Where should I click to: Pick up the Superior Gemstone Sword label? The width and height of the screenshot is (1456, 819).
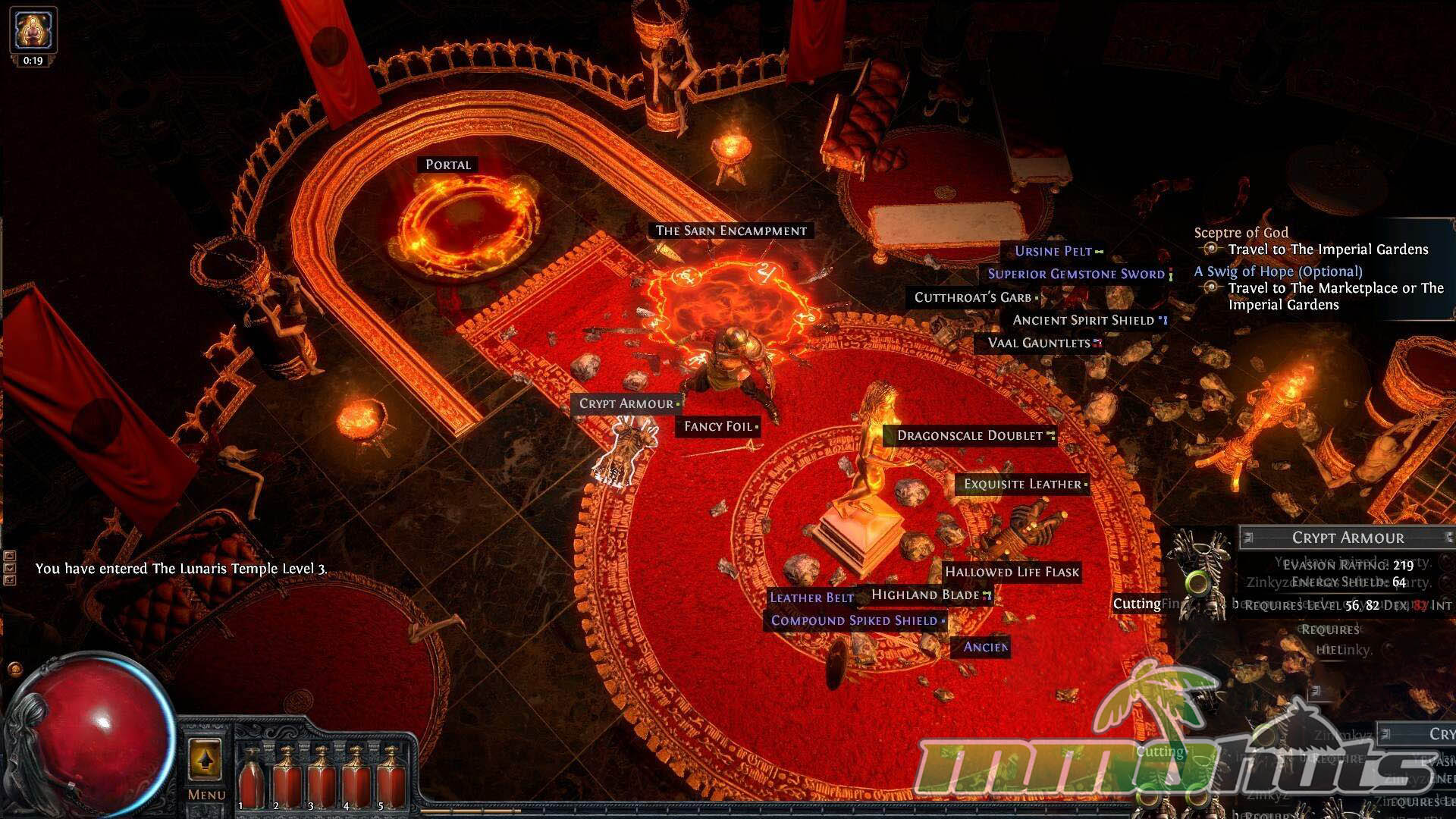(x=1076, y=274)
